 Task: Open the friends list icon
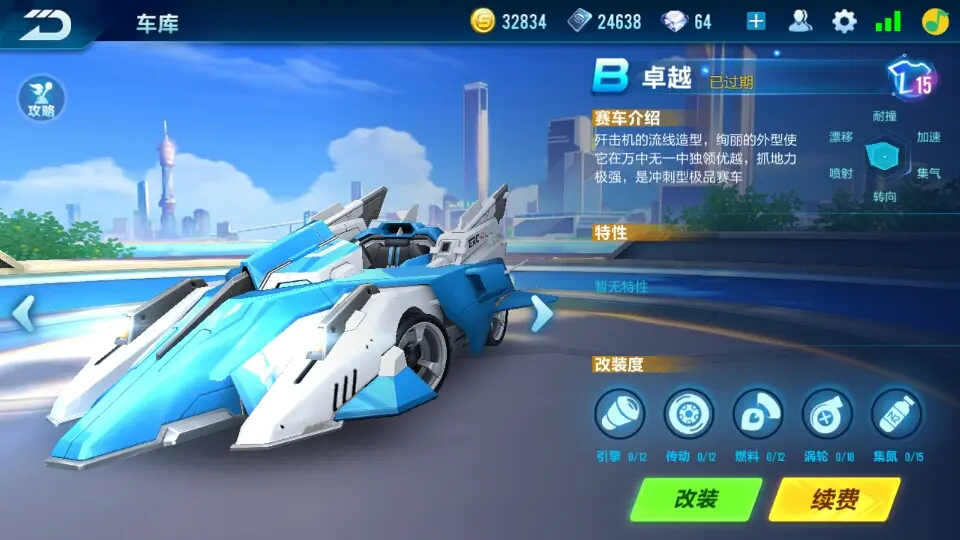(x=800, y=21)
